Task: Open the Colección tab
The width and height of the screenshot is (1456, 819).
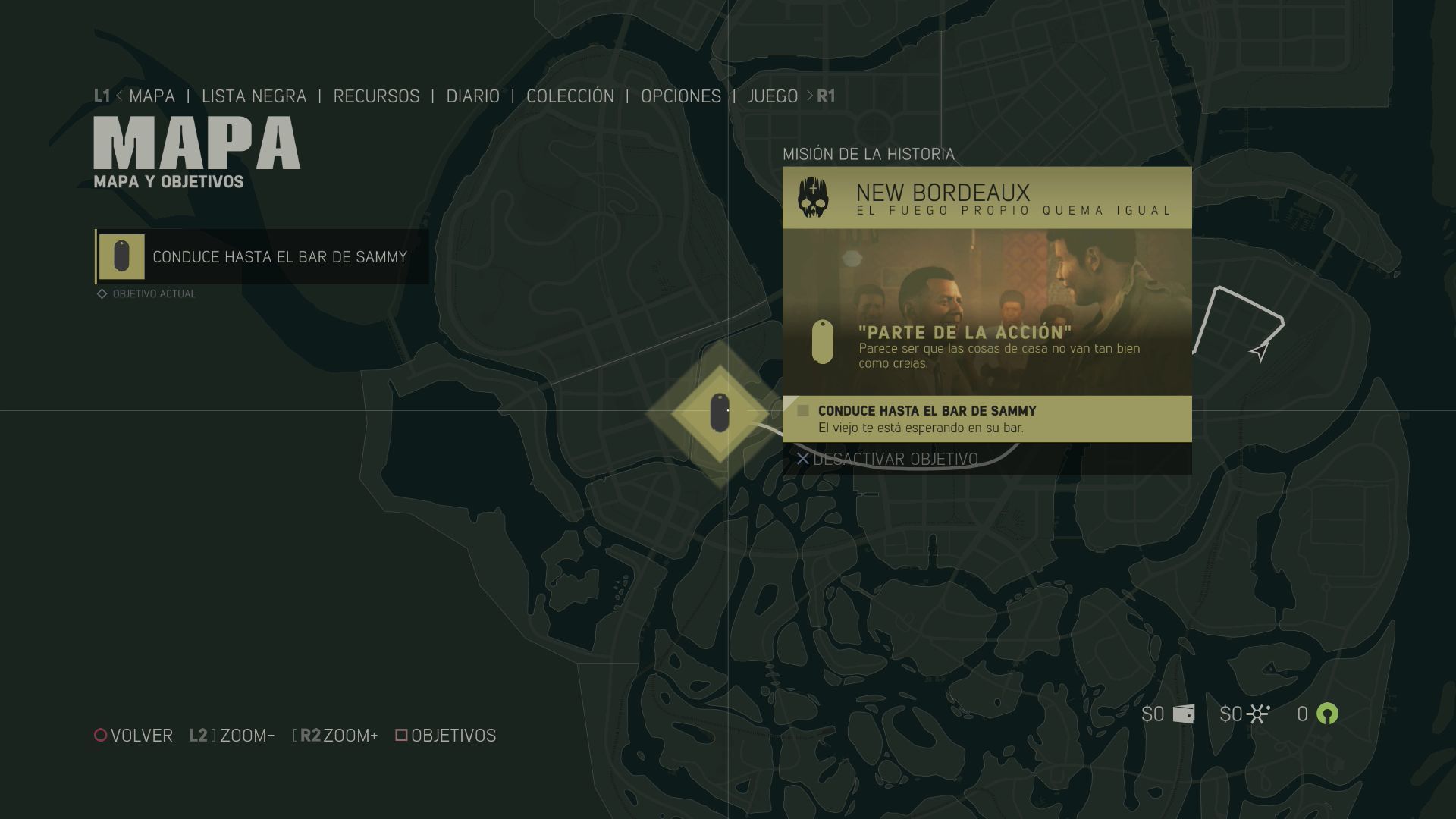Action: point(570,96)
